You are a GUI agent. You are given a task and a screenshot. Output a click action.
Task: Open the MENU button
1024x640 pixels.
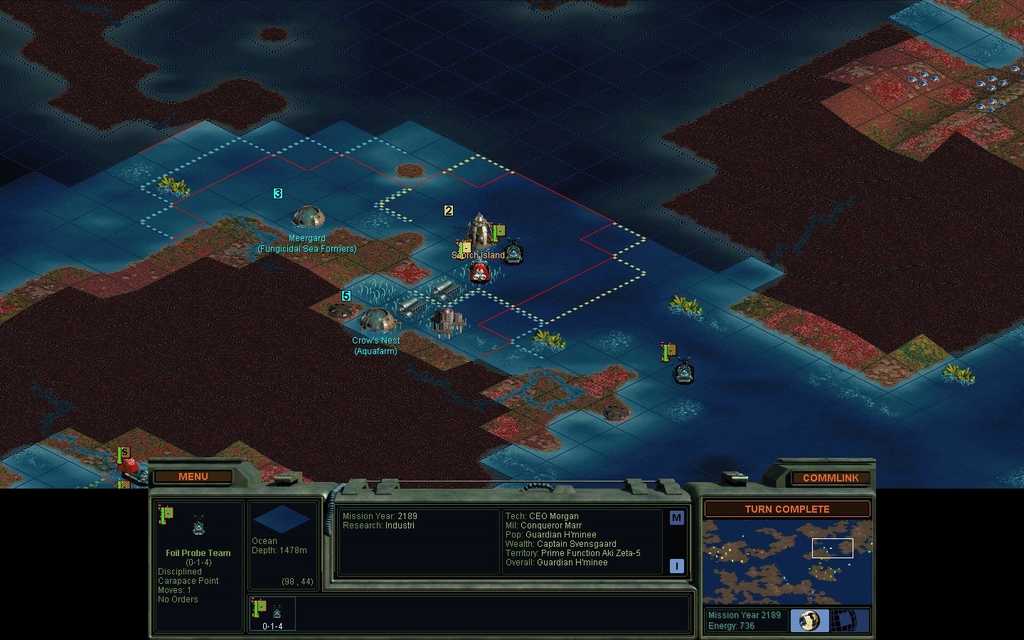point(193,476)
